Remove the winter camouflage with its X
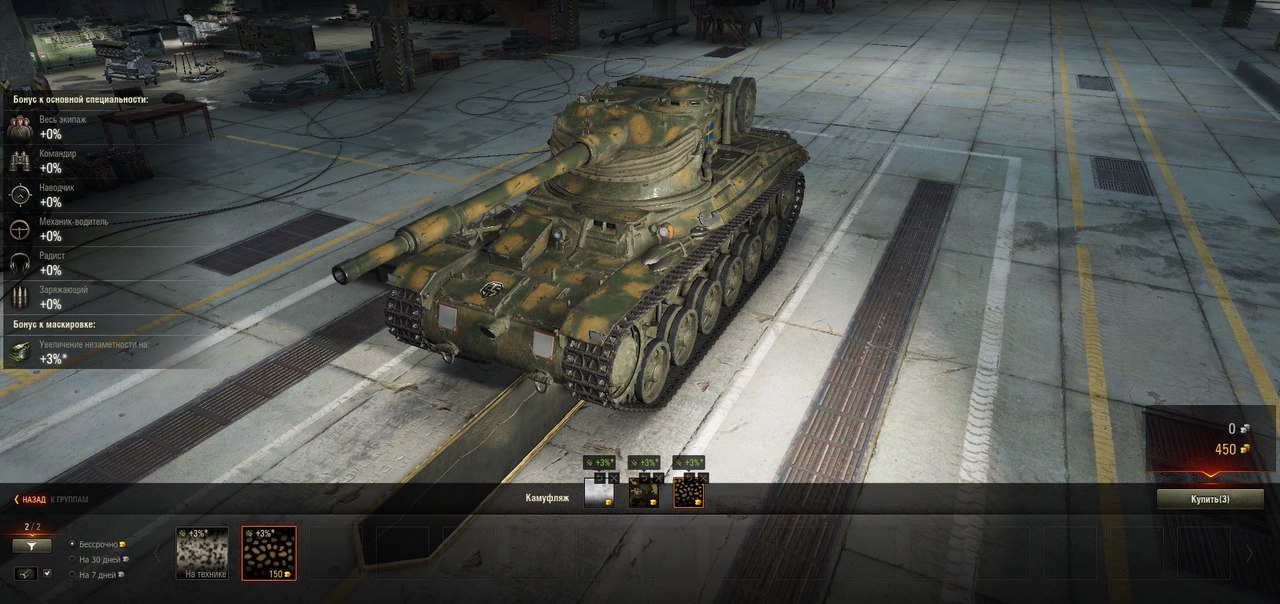 614,478
